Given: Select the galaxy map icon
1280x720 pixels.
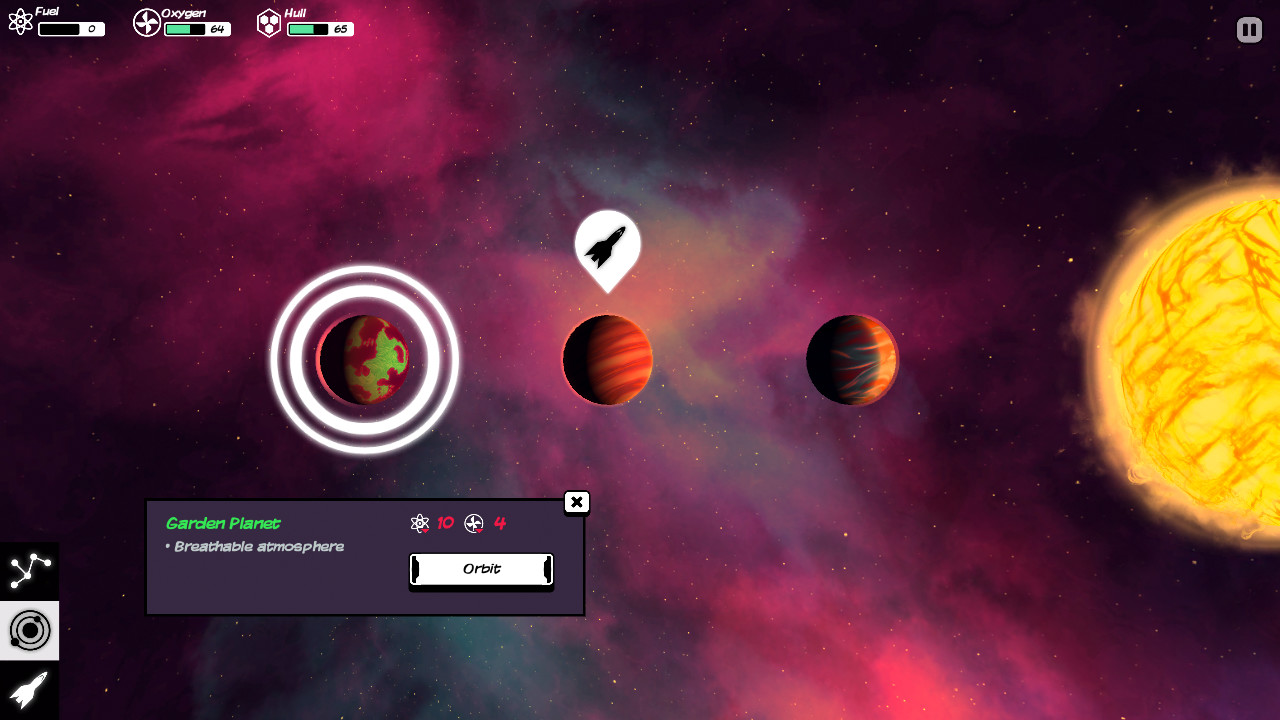Looking at the screenshot, I should (x=29, y=571).
